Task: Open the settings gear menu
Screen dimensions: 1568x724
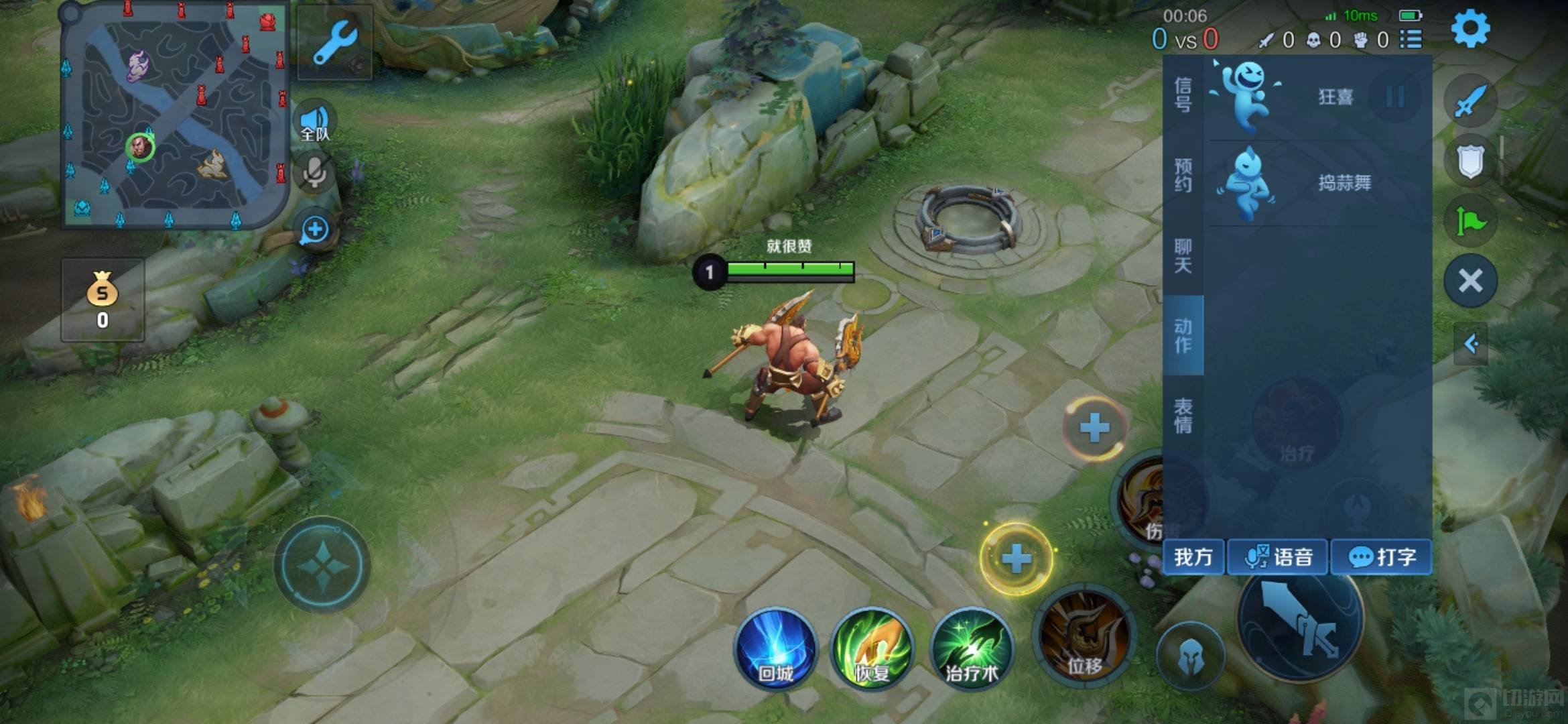Action: 1470,29
